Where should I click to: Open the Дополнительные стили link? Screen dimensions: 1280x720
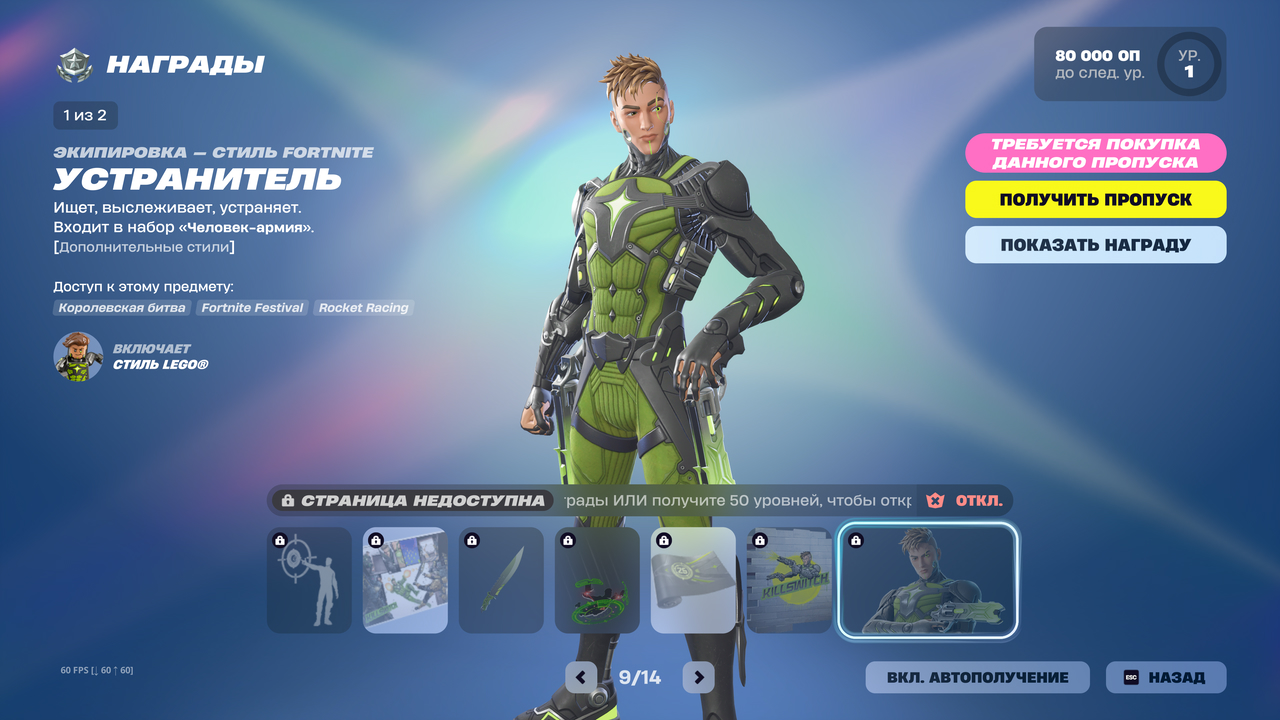pos(144,247)
